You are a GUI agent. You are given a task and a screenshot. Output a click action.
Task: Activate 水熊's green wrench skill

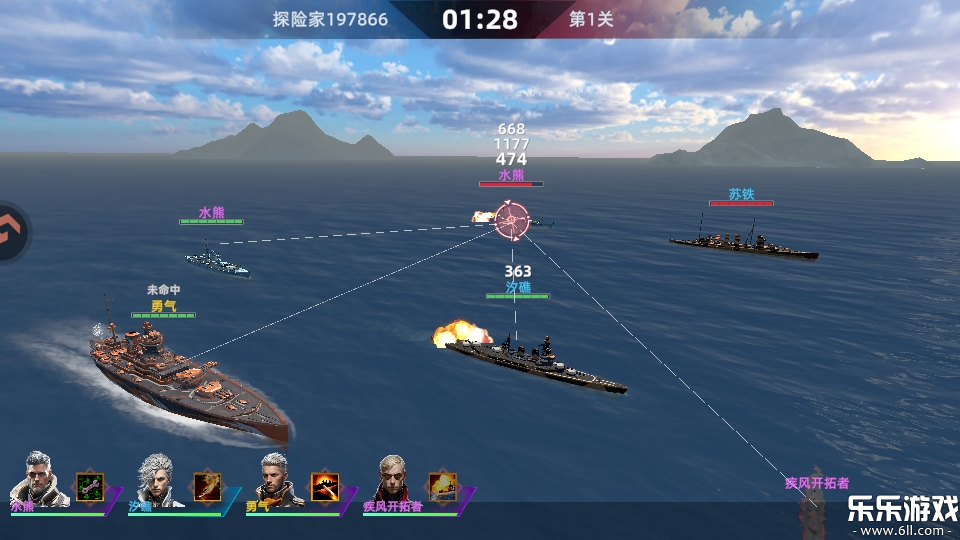90,486
